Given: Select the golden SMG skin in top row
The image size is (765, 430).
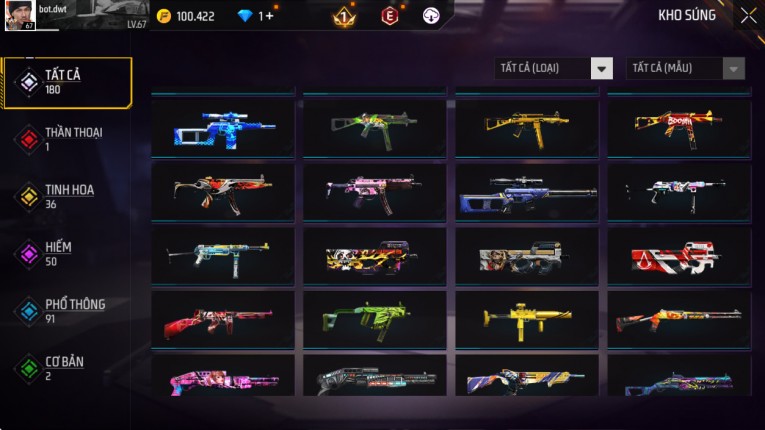Looking at the screenshot, I should [527, 125].
